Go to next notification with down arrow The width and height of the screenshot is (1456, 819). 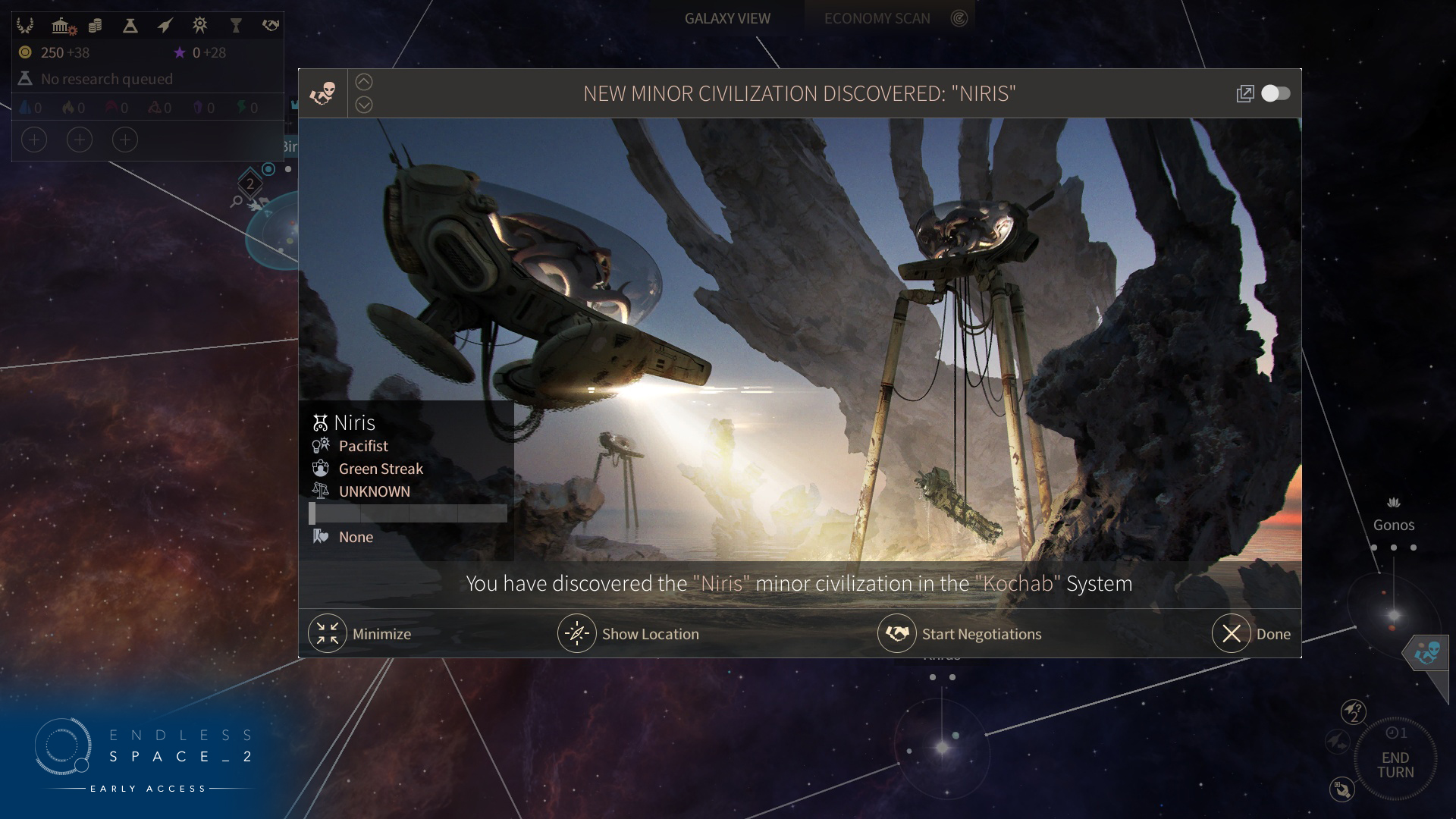point(364,105)
